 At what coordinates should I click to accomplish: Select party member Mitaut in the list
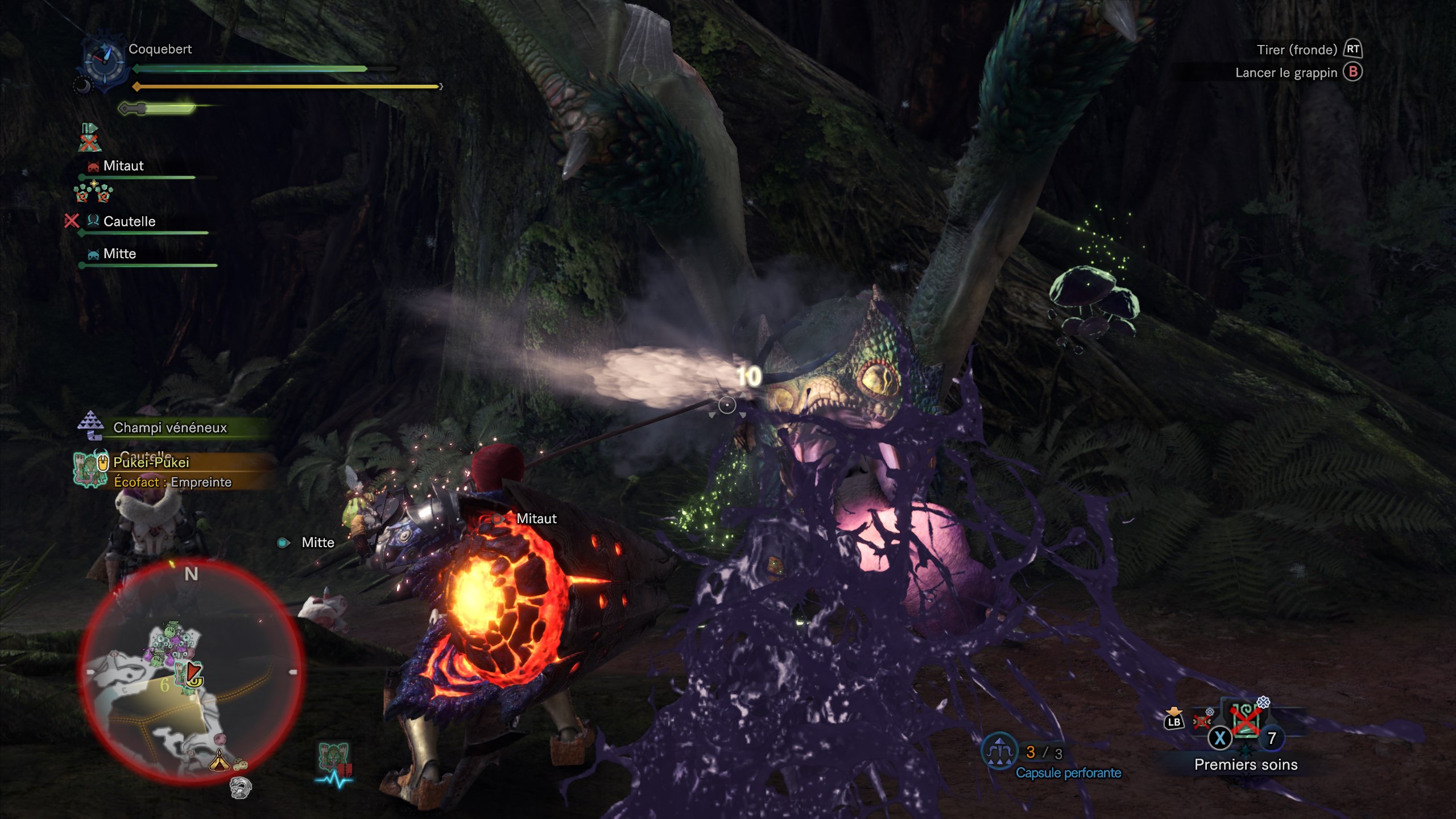pyautogui.click(x=123, y=166)
